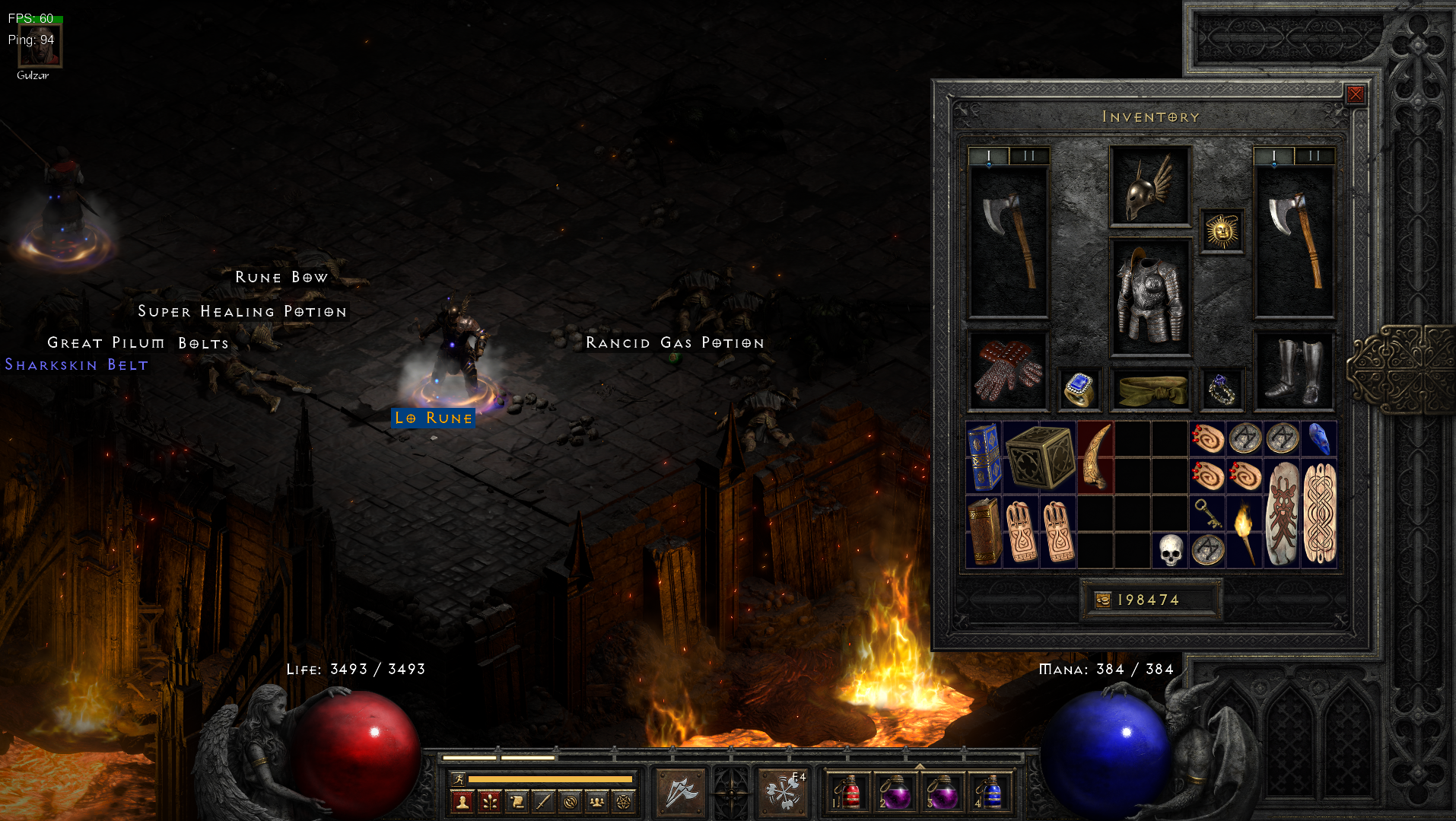
Task: Pick up the Lo Rune on the ground
Action: pyautogui.click(x=433, y=418)
